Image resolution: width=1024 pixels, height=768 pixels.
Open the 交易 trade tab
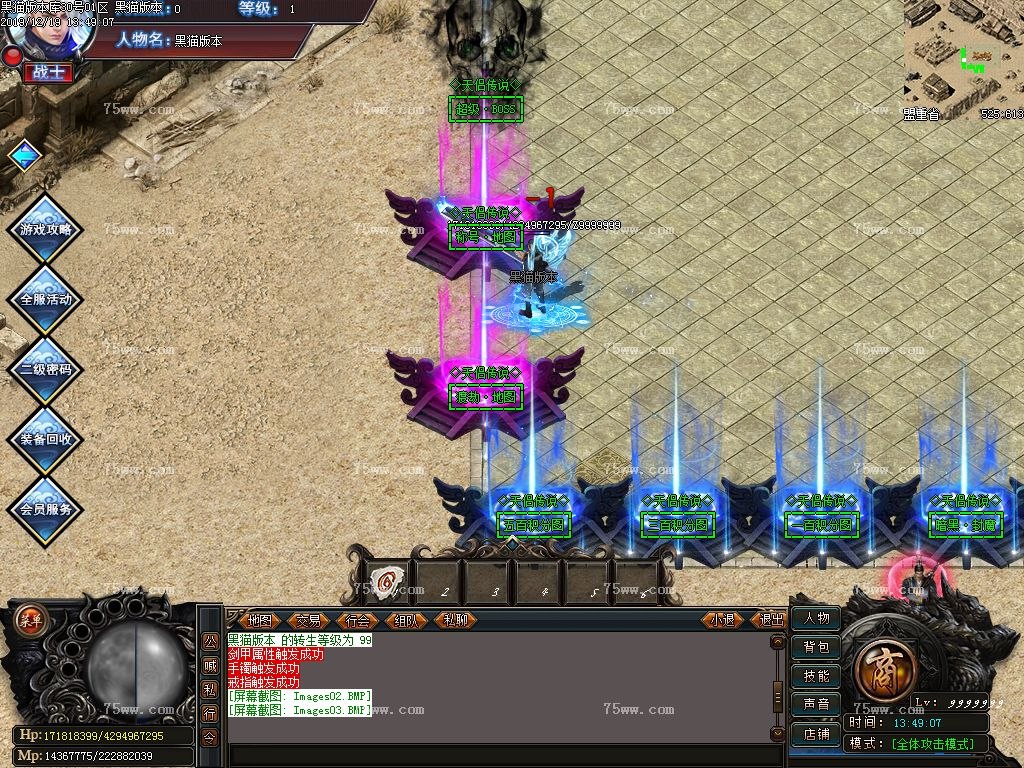click(x=308, y=620)
